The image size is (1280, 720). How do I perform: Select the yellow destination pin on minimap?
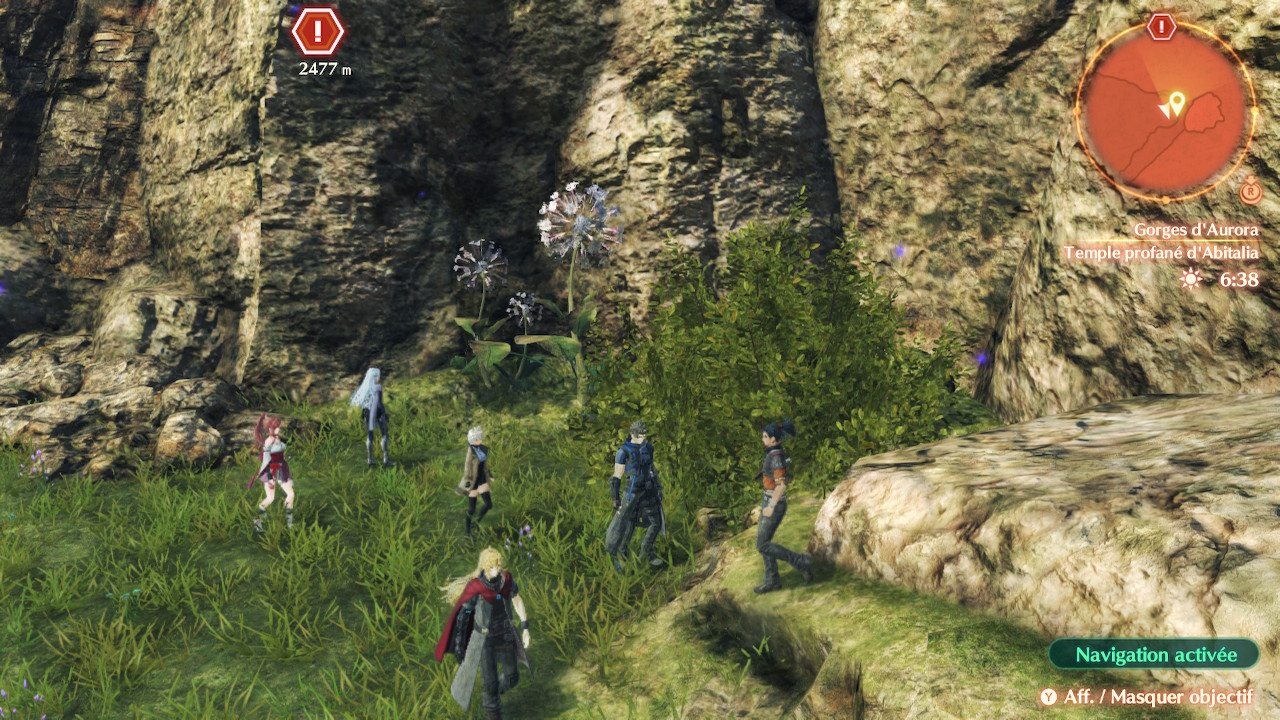tap(1177, 101)
